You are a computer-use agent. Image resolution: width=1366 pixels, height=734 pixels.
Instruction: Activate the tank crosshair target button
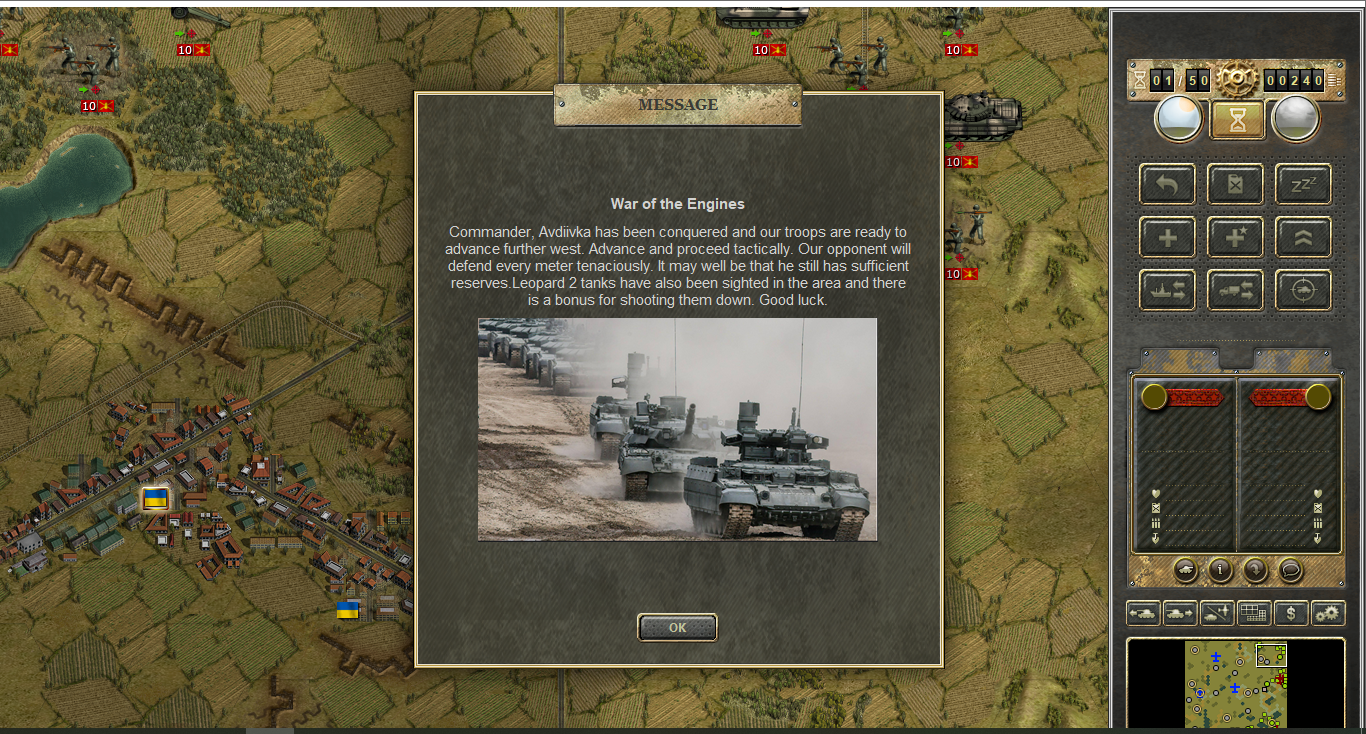coord(1303,290)
